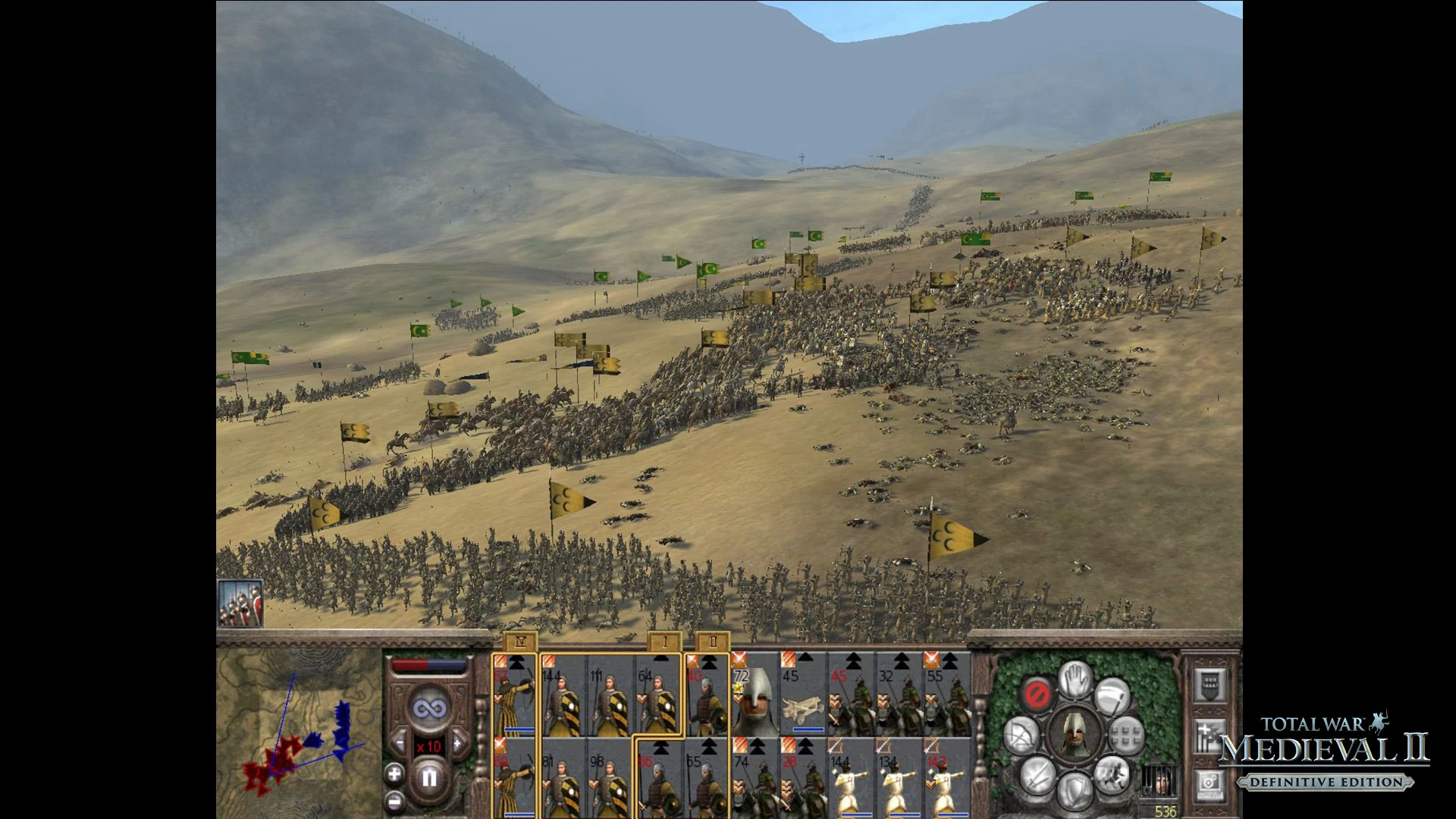Screen dimensions: 1456x819
Task: Zoom out the minimap with minus button
Action: [394, 801]
